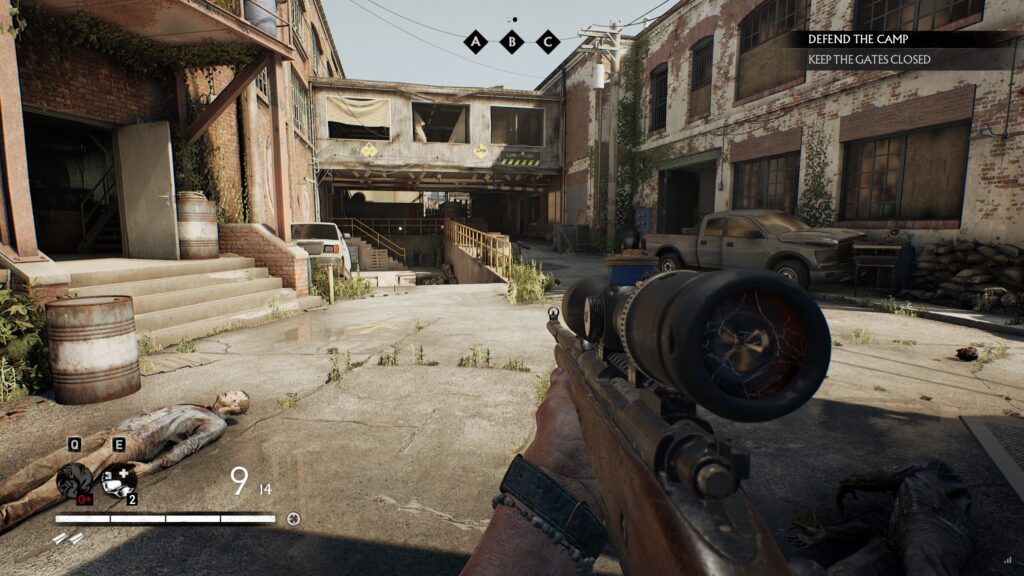
Task: Activate the dark ability icon marked 0+
Action: 75,481
